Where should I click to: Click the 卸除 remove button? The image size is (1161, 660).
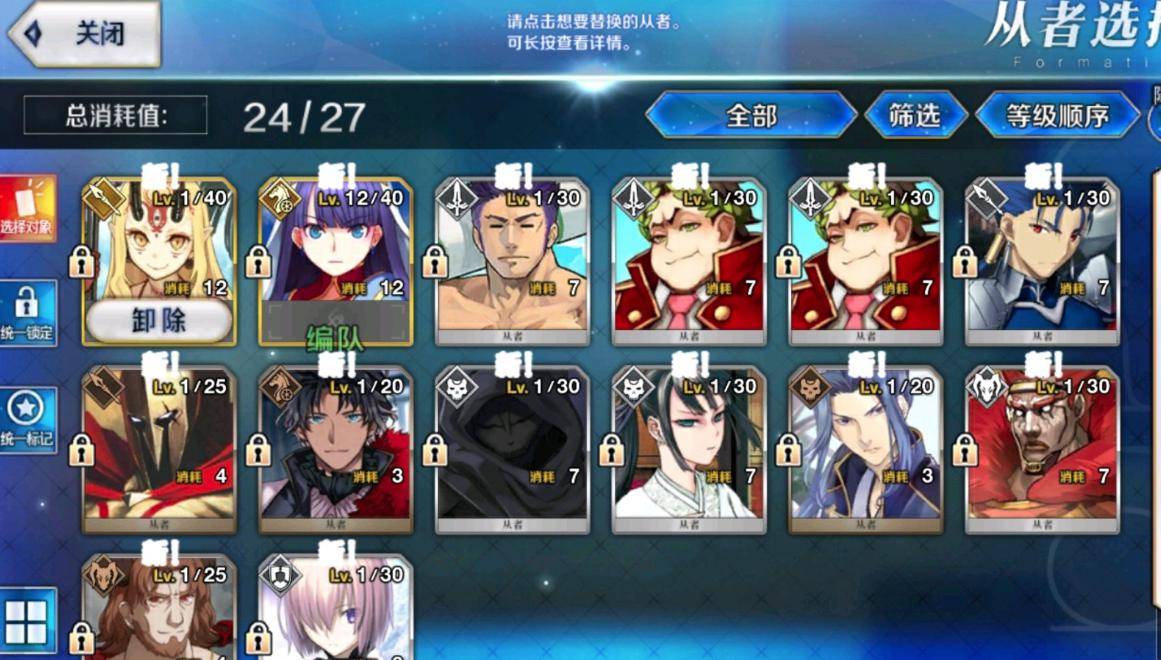click(159, 321)
